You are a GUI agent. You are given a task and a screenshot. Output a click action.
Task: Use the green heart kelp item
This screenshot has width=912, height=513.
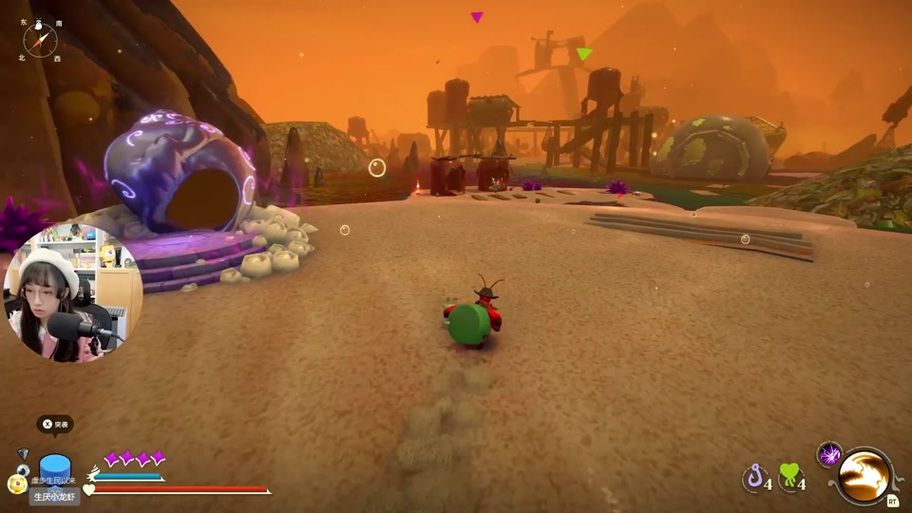pos(790,476)
